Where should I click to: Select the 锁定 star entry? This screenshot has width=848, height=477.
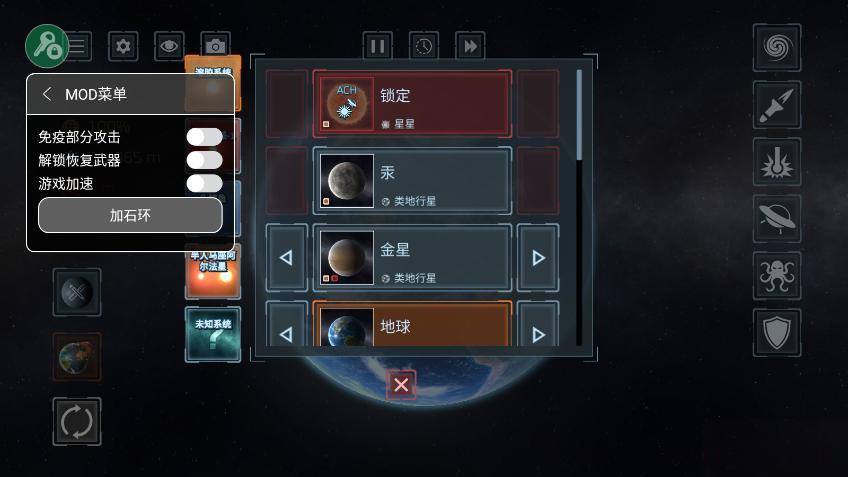[x=412, y=103]
